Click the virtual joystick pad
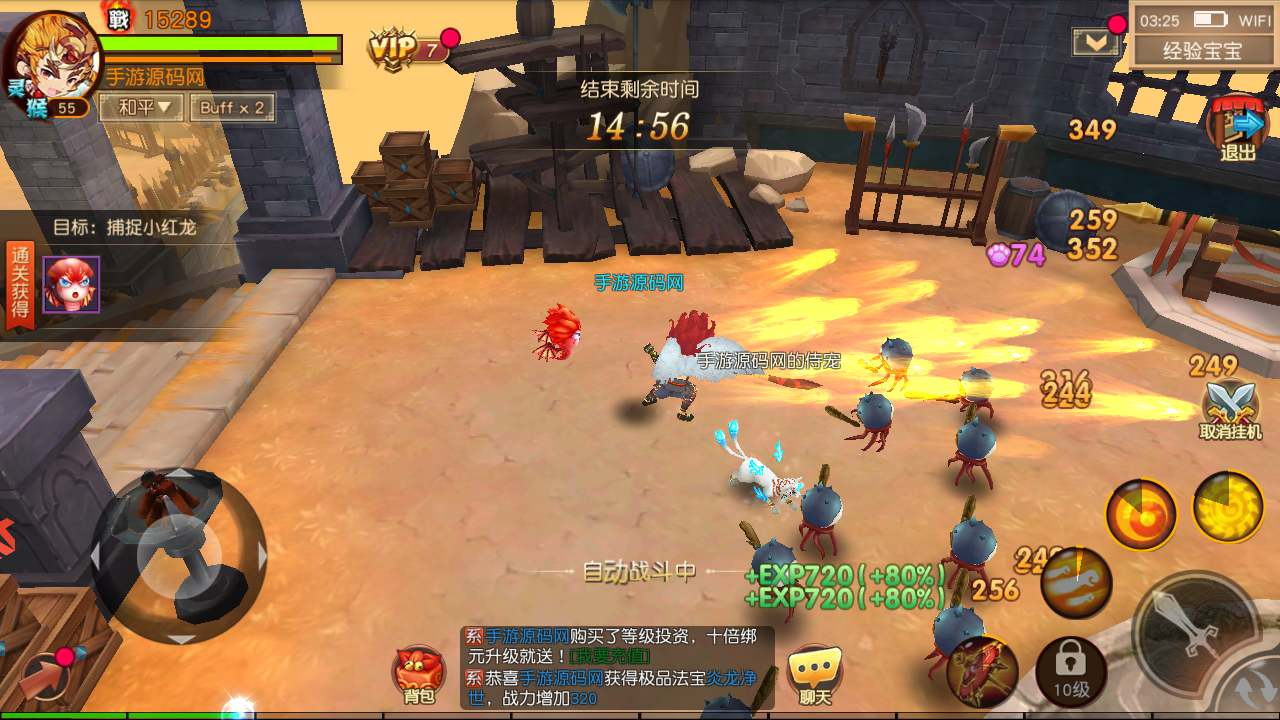Screen dimensions: 1280x720 [180, 555]
